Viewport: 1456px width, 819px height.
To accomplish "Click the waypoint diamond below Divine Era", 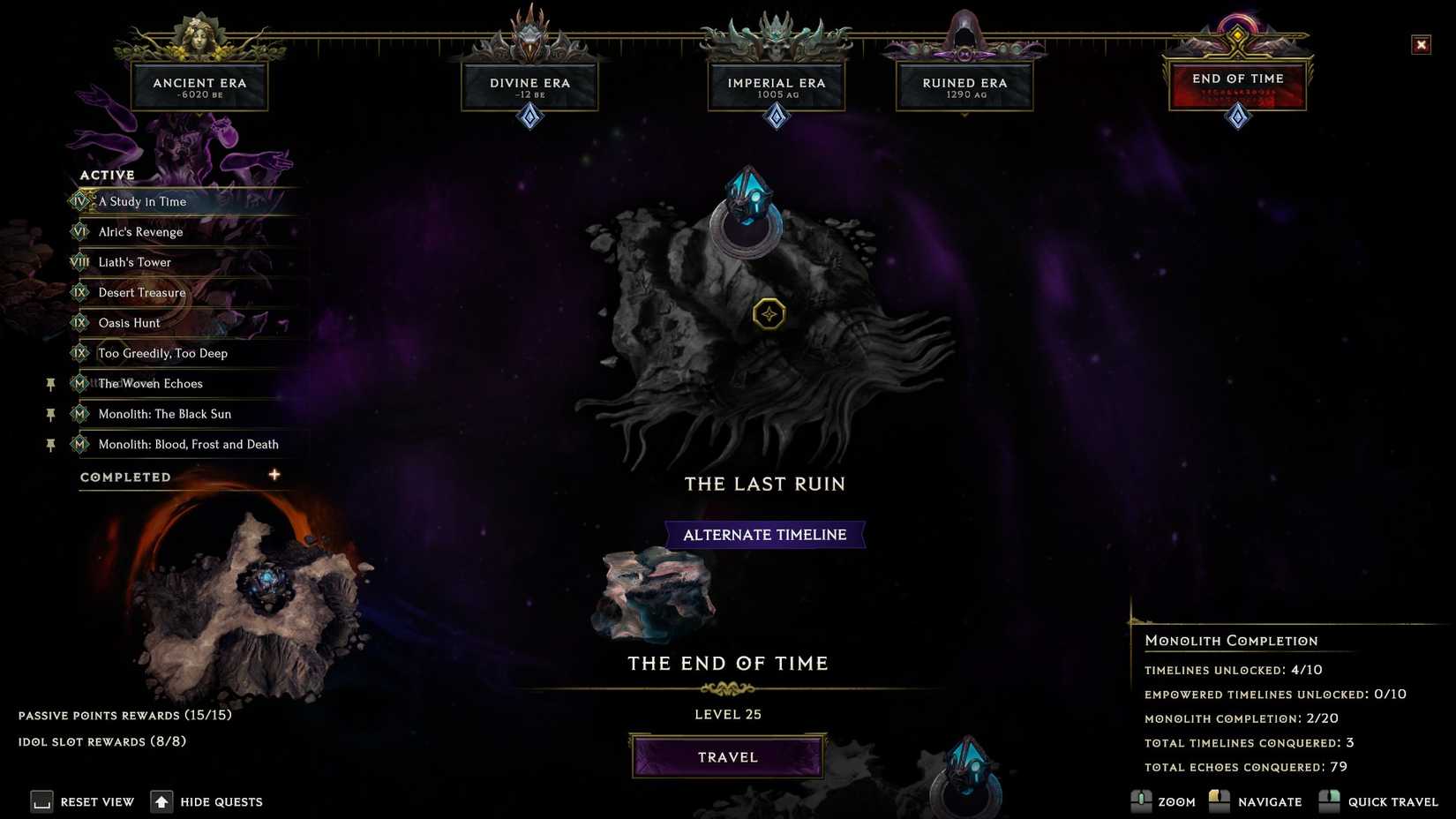I will (529, 116).
